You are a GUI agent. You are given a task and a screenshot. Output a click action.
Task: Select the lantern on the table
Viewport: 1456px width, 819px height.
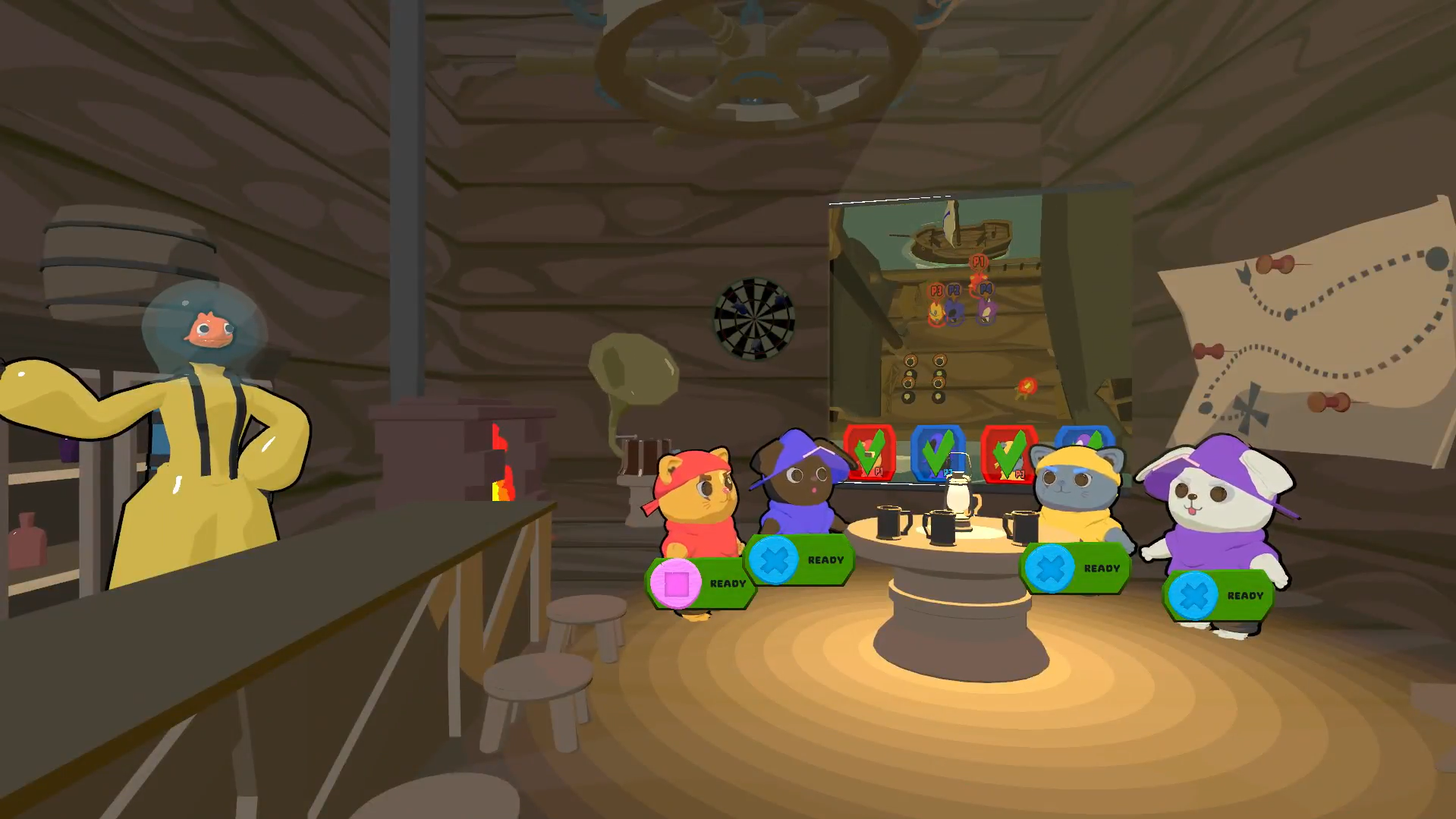click(x=958, y=496)
